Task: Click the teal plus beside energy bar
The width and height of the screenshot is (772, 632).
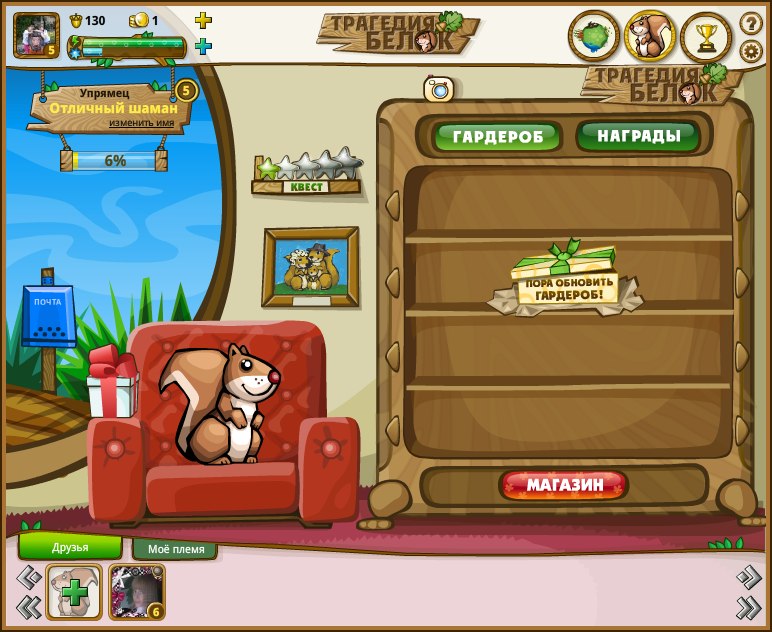Action: [x=203, y=46]
